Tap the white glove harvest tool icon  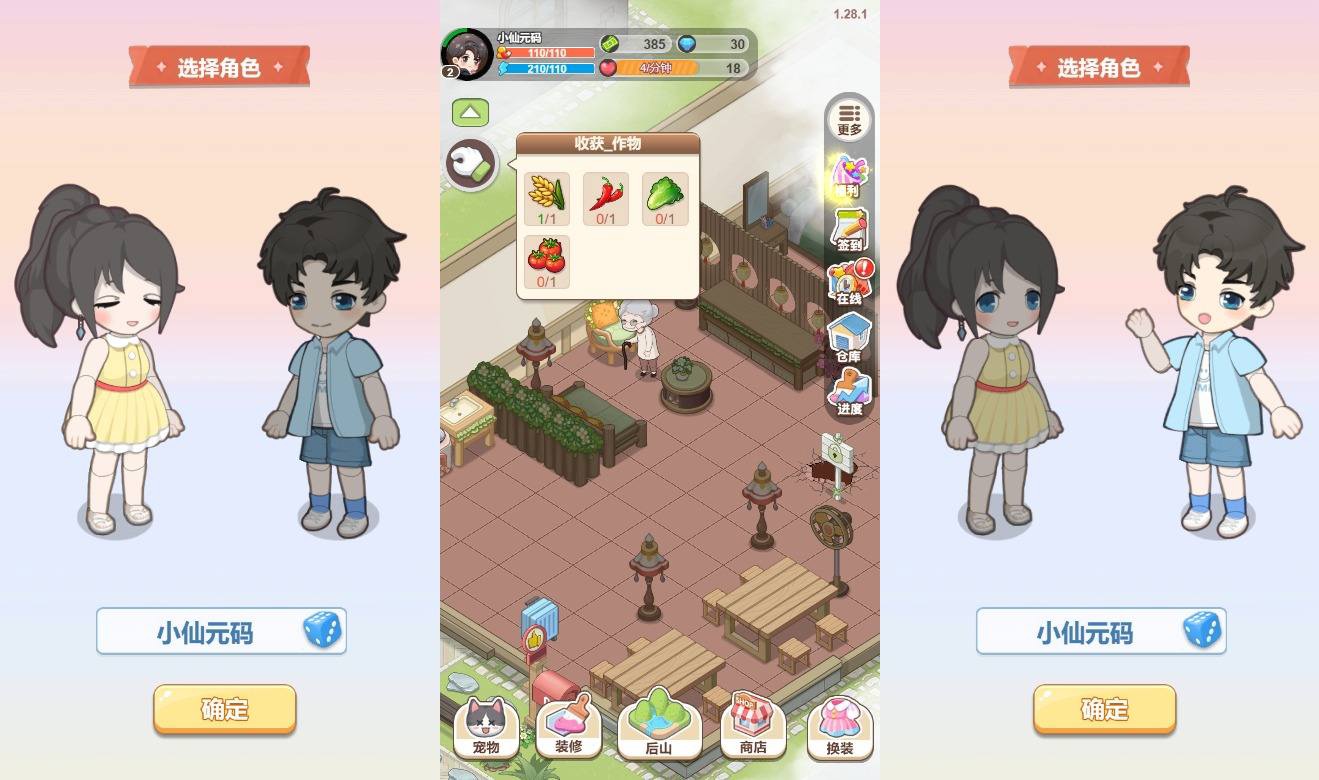coord(471,164)
